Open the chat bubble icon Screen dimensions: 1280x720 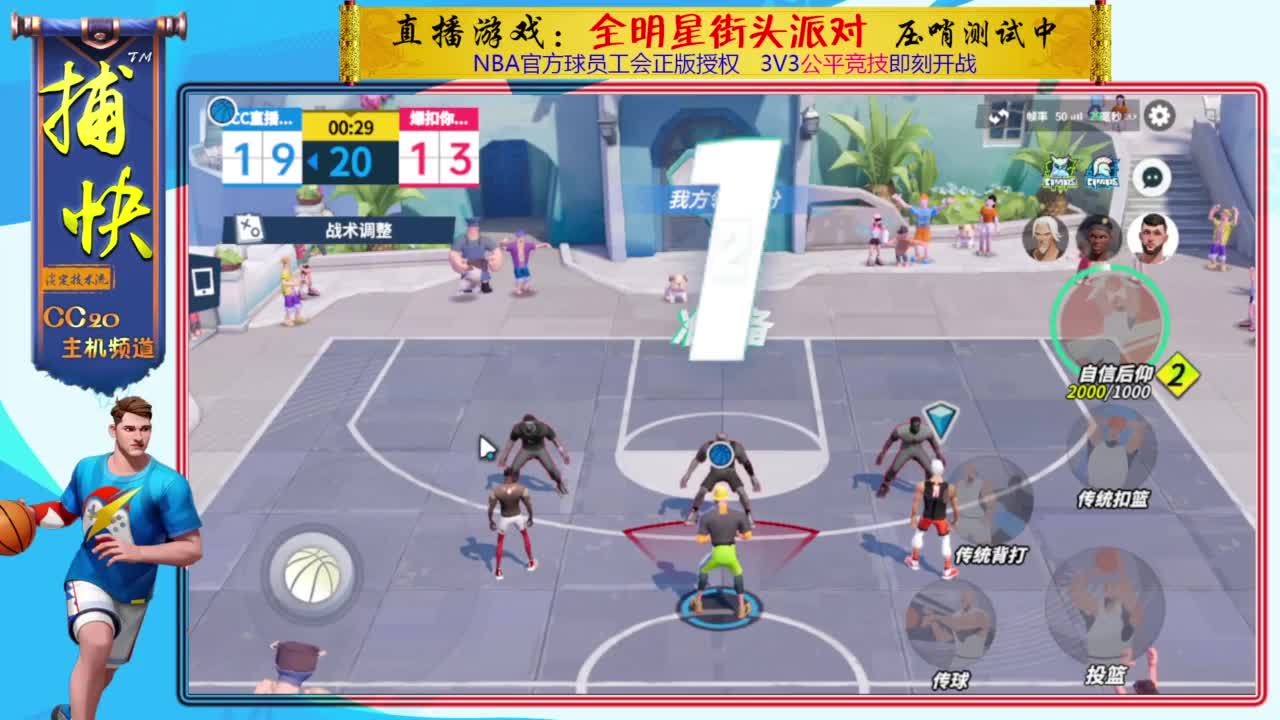coord(1152,178)
